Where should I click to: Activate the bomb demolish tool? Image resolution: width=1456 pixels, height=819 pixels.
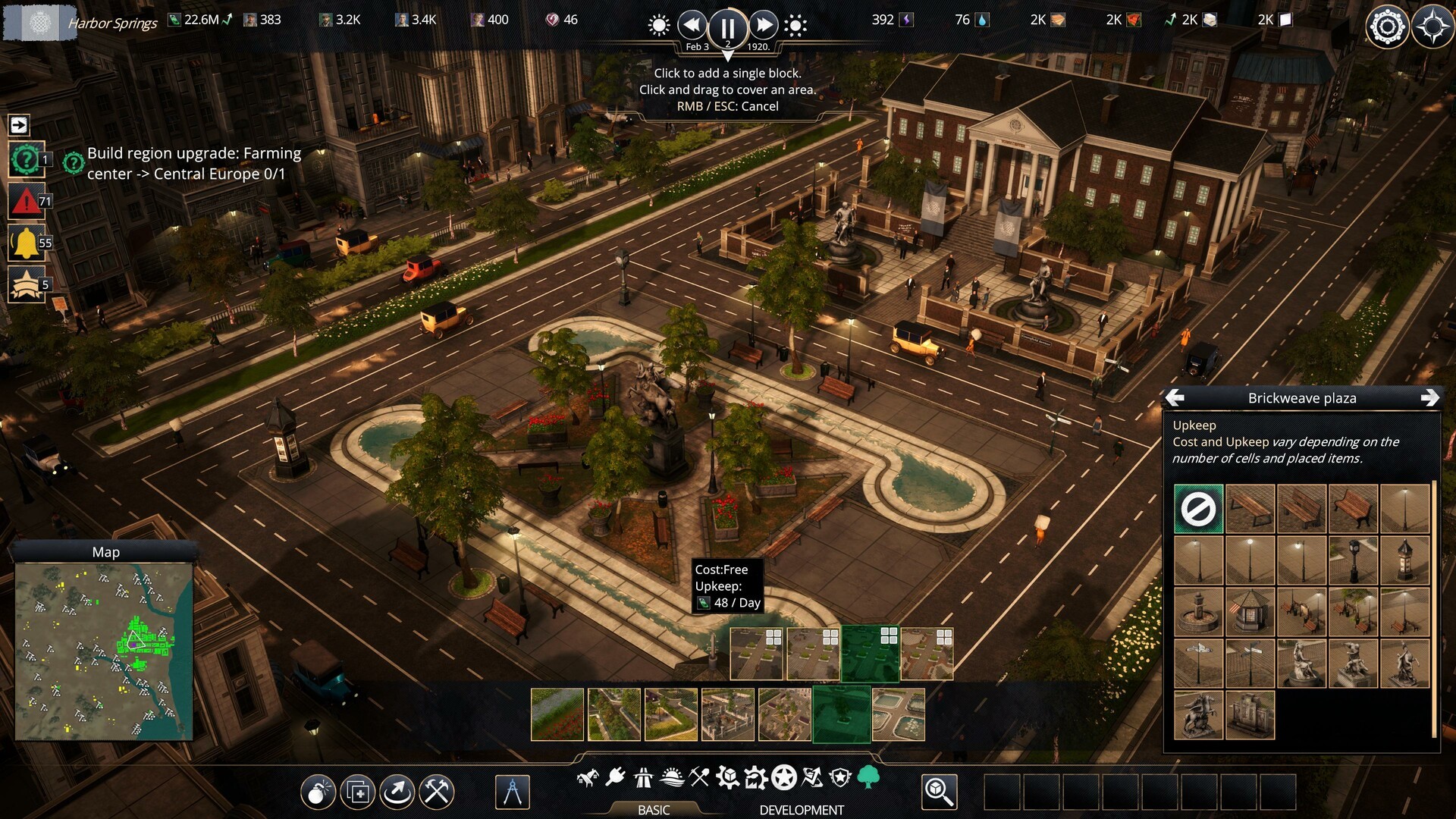[318, 792]
